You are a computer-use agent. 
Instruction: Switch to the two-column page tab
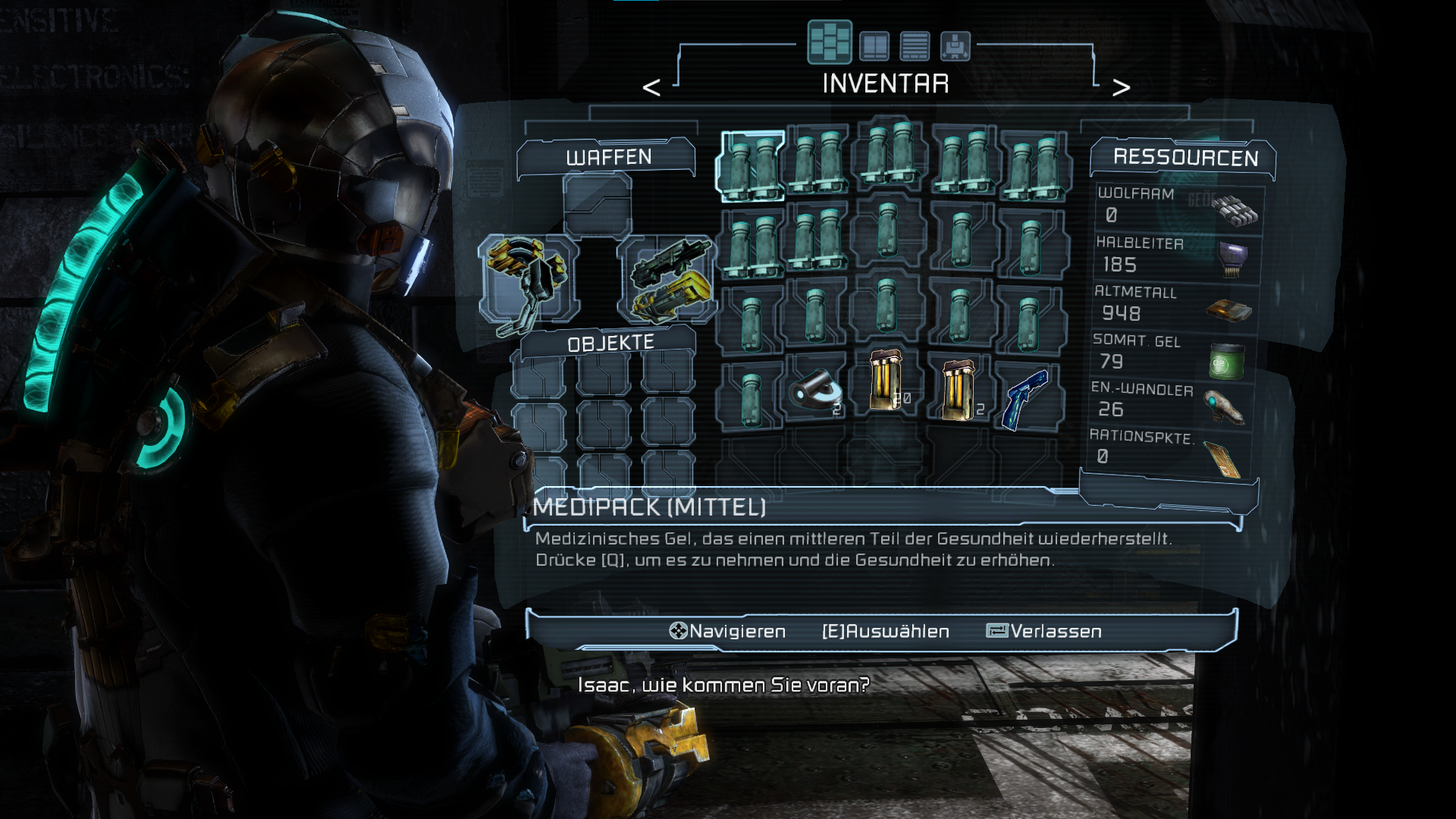click(874, 45)
